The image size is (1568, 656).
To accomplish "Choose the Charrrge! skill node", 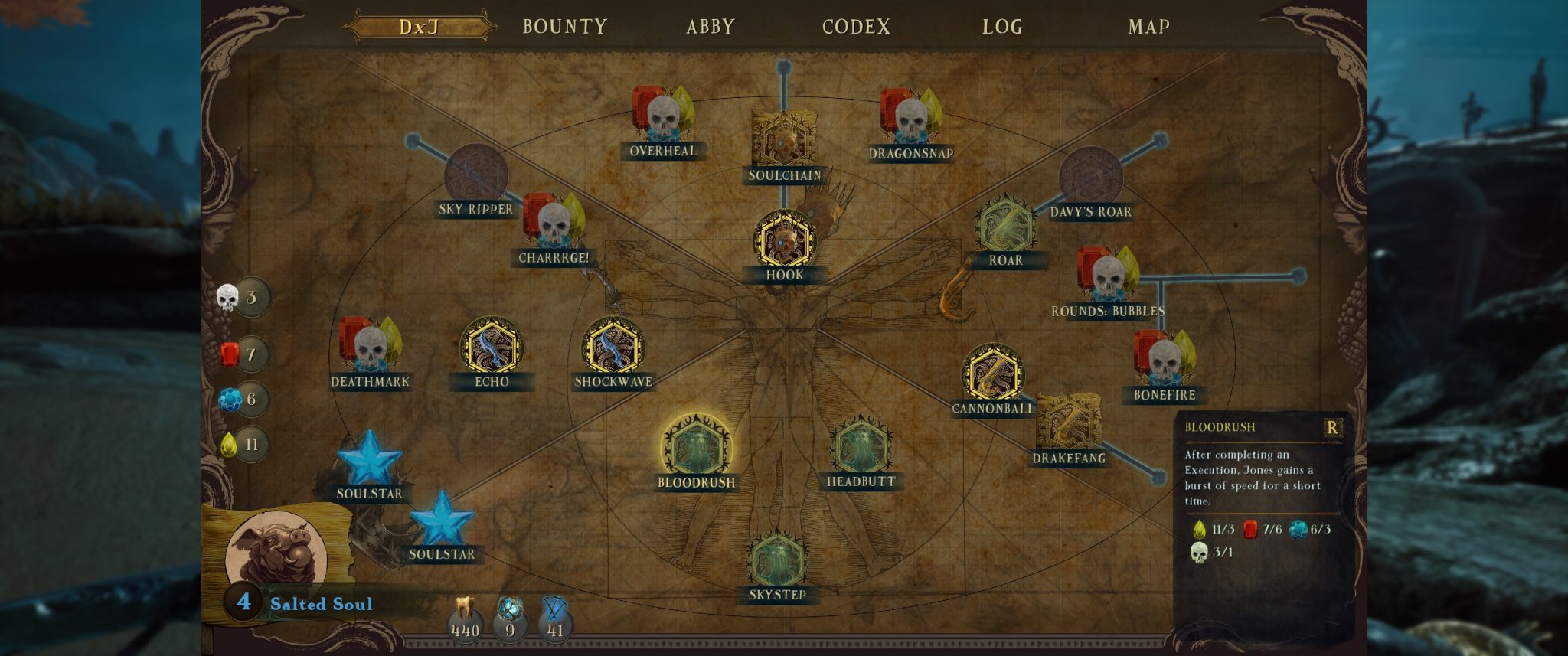I will coord(554,224).
